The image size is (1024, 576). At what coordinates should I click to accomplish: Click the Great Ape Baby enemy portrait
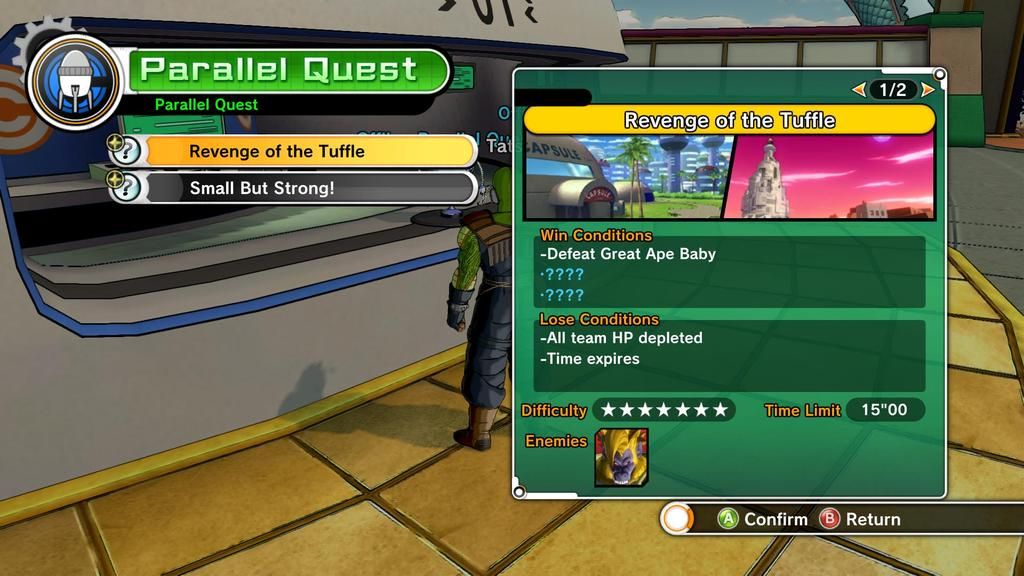(x=621, y=458)
